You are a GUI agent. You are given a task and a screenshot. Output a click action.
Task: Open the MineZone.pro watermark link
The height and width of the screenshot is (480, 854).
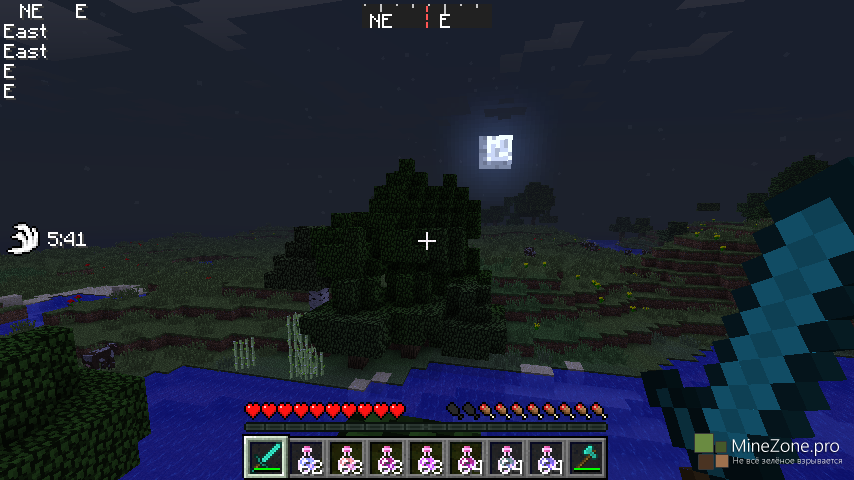tap(770, 449)
